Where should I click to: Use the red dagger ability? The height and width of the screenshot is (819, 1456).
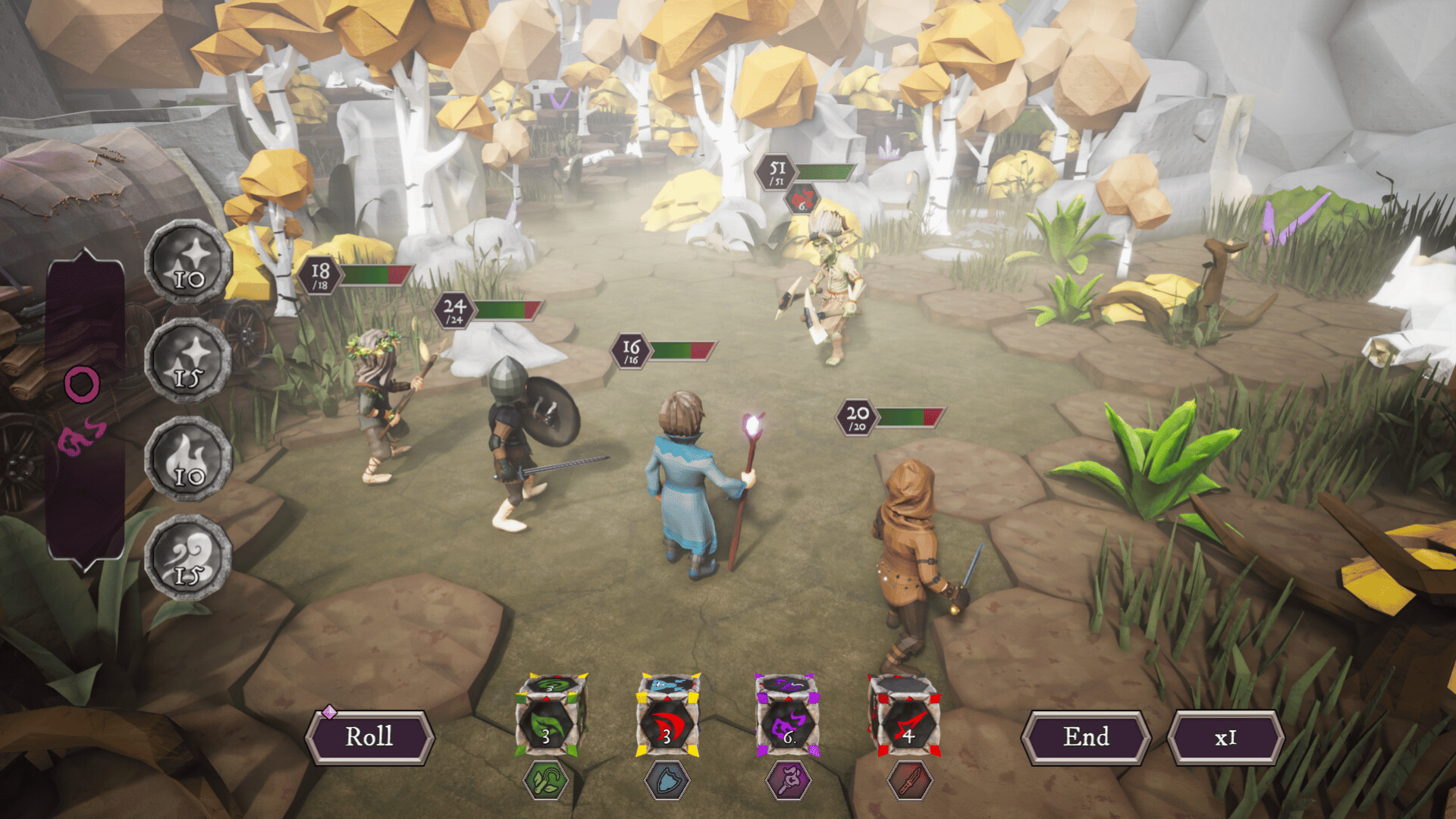(x=908, y=780)
